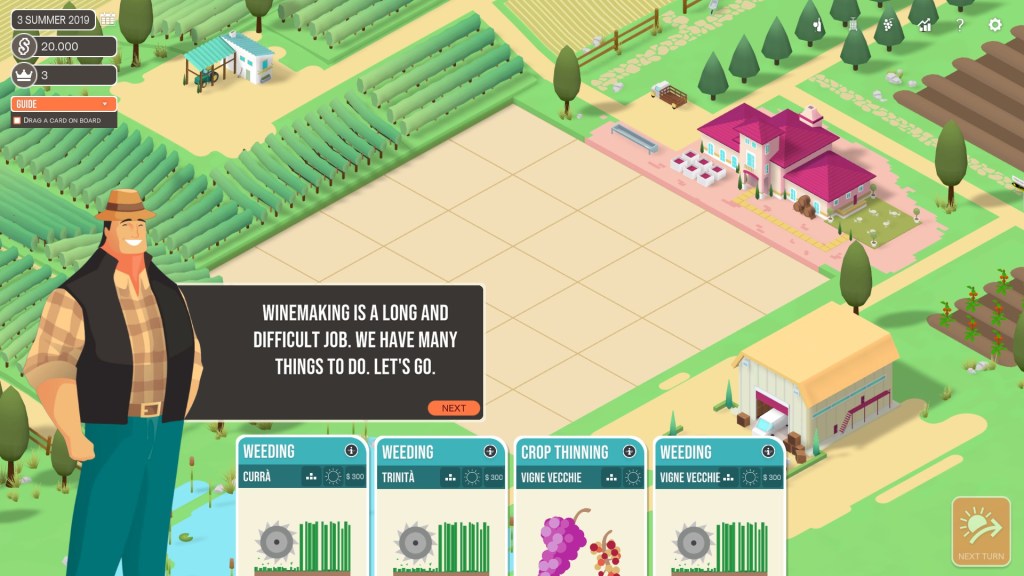Screen dimensions: 1024x576
Task: Open the settings gear
Action: point(995,25)
